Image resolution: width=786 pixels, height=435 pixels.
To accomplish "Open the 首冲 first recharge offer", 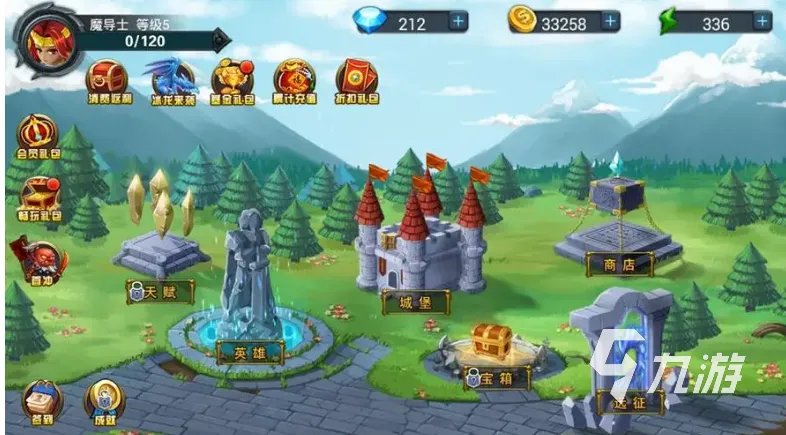I will click(x=36, y=260).
